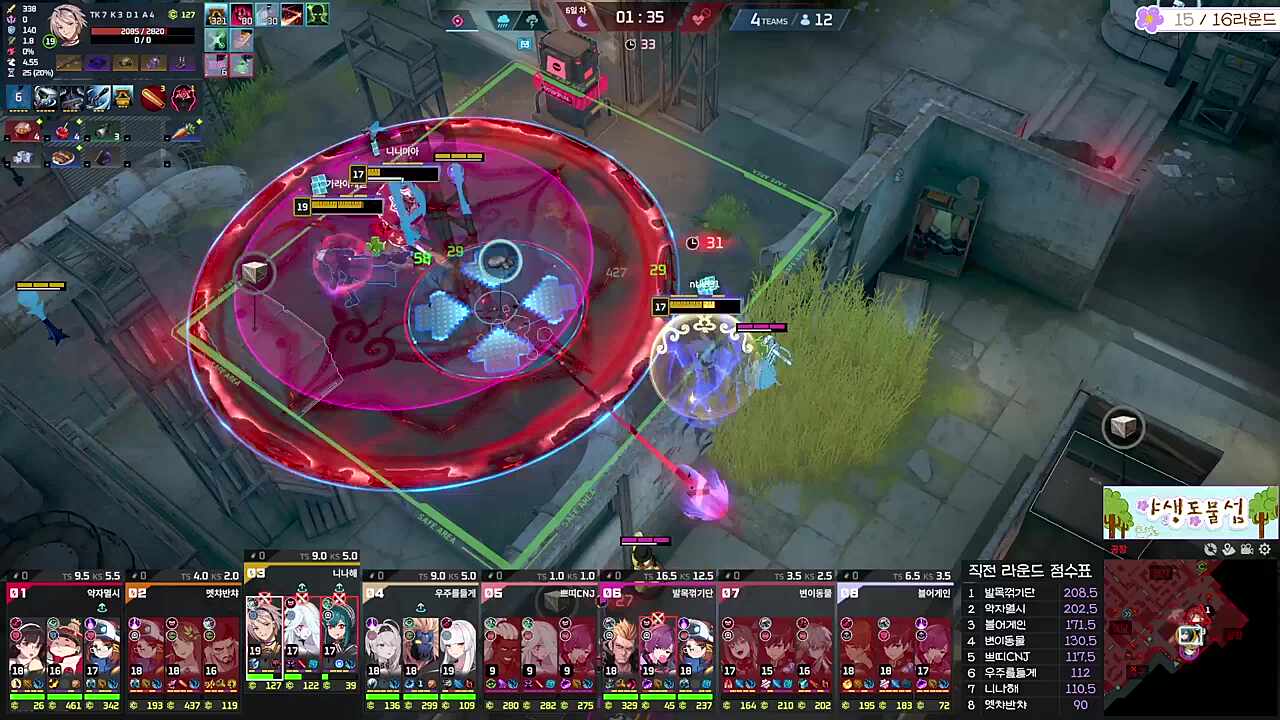Click the skill icon showing cooldown 6
This screenshot has height=720, width=1280.
click(19, 97)
